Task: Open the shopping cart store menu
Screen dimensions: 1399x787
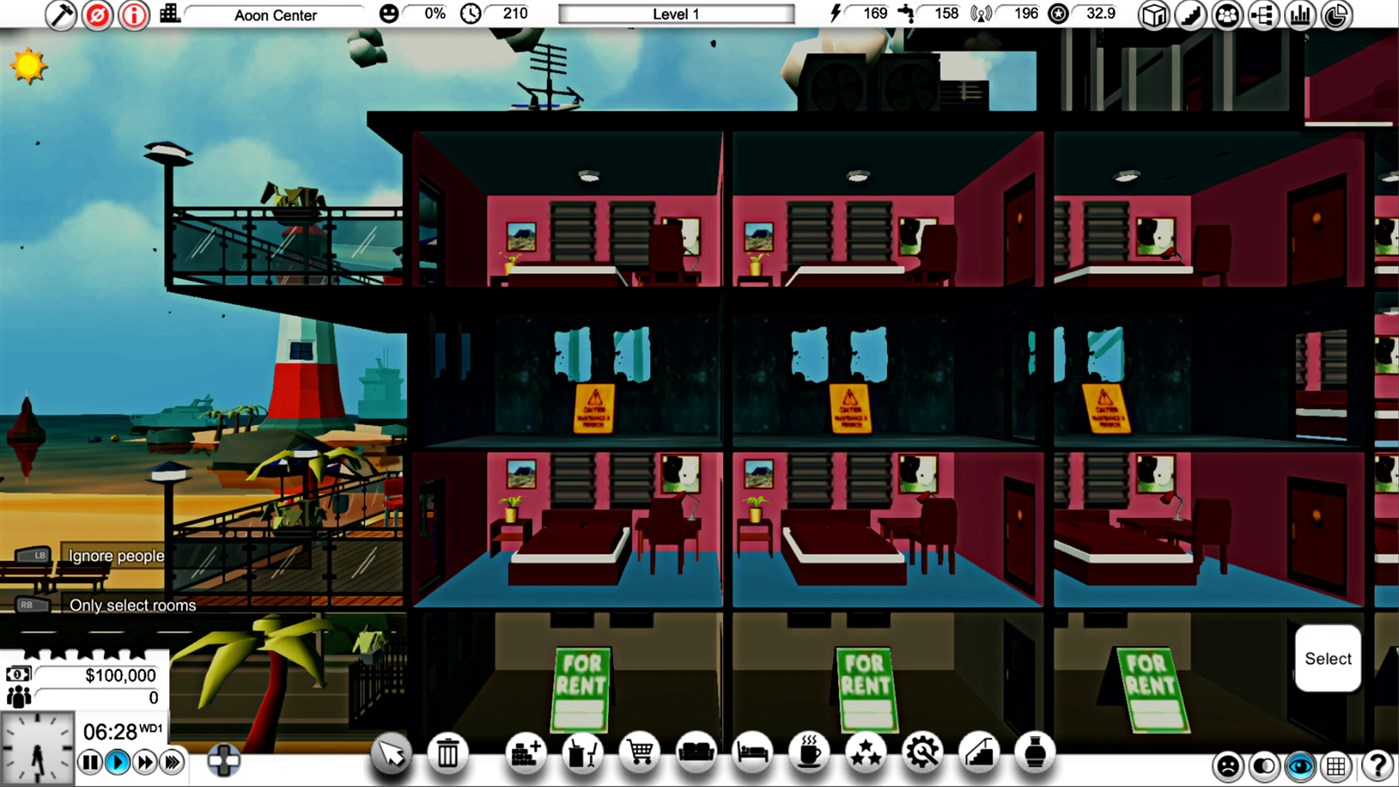Action: pos(639,752)
